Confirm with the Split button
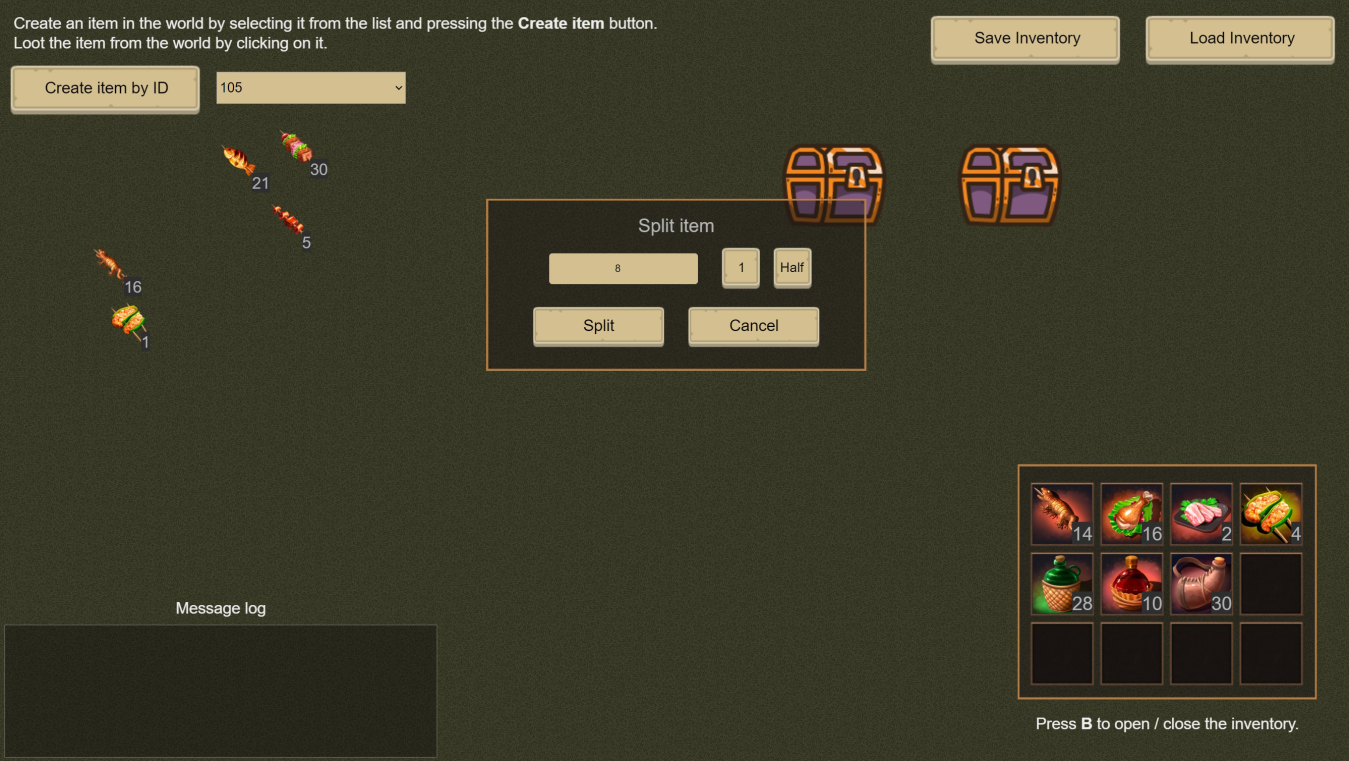Screen dimensions: 1349x761 (x=597, y=325)
